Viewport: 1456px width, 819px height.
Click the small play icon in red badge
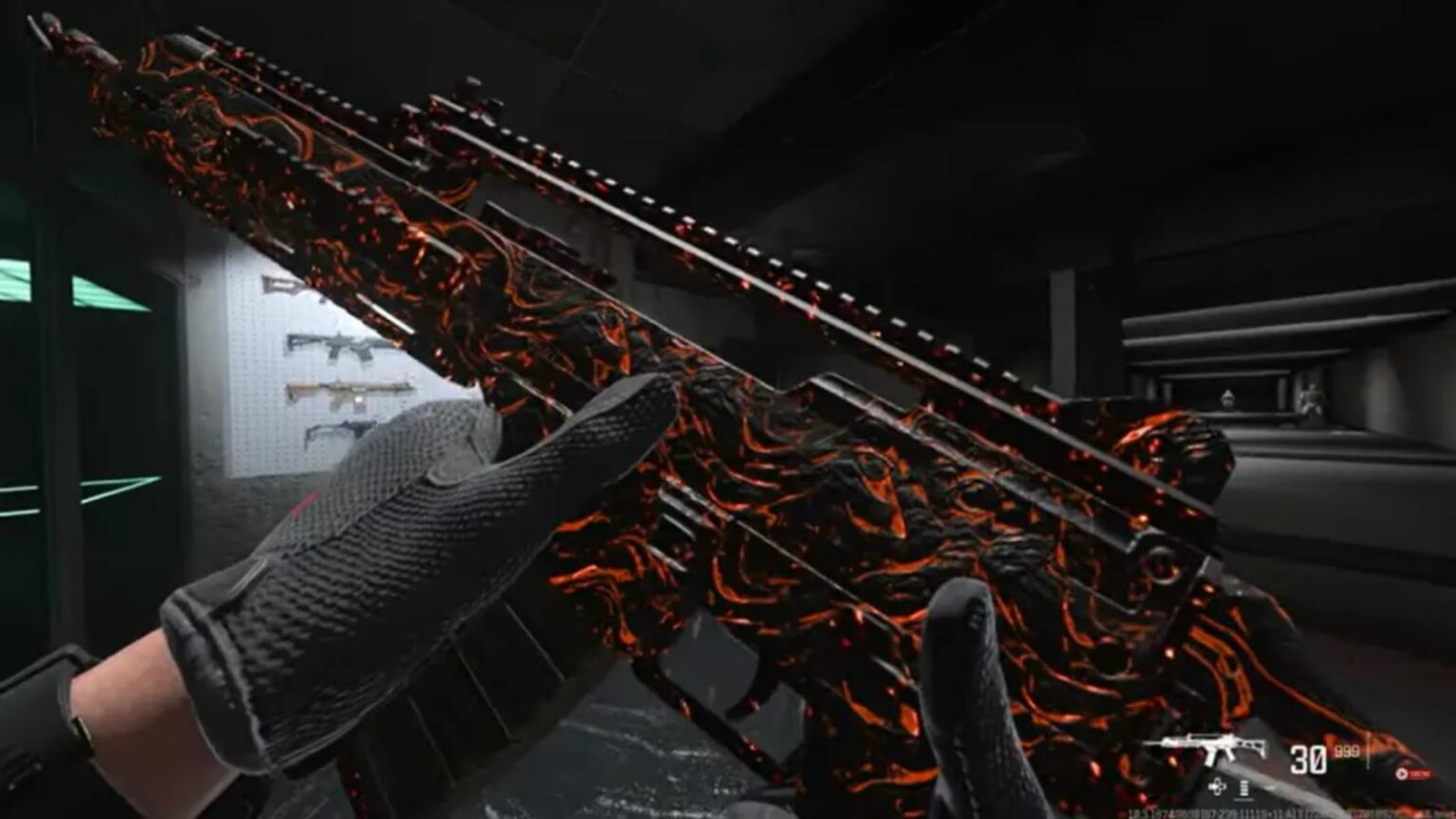(x=1400, y=773)
